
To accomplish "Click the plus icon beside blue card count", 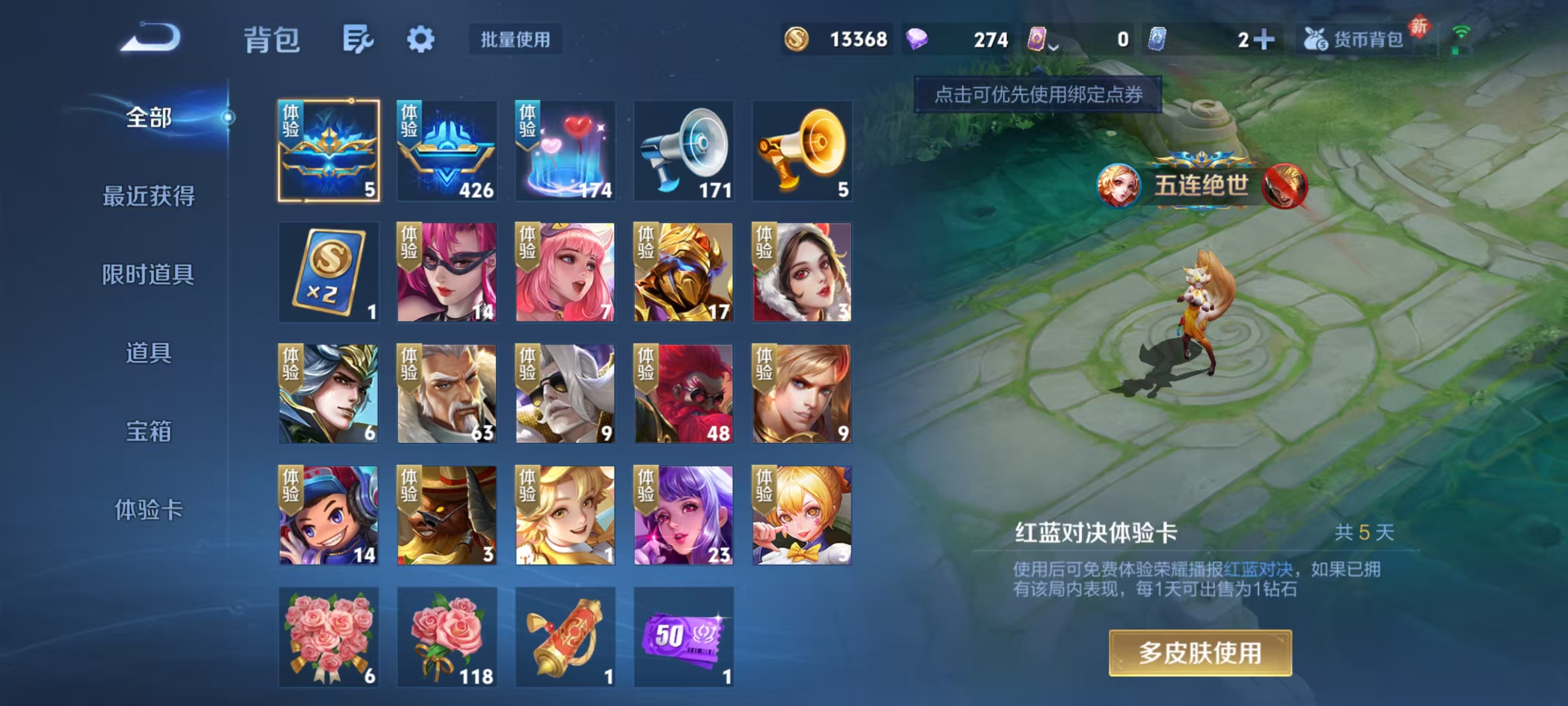I will click(1265, 39).
